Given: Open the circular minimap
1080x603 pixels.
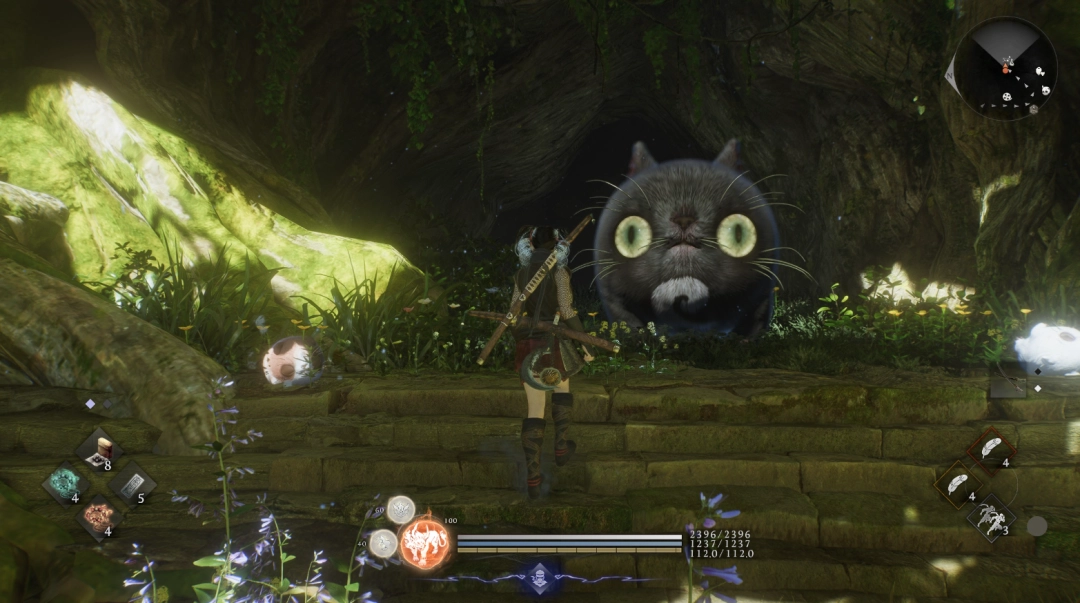Looking at the screenshot, I should pyautogui.click(x=1004, y=69).
